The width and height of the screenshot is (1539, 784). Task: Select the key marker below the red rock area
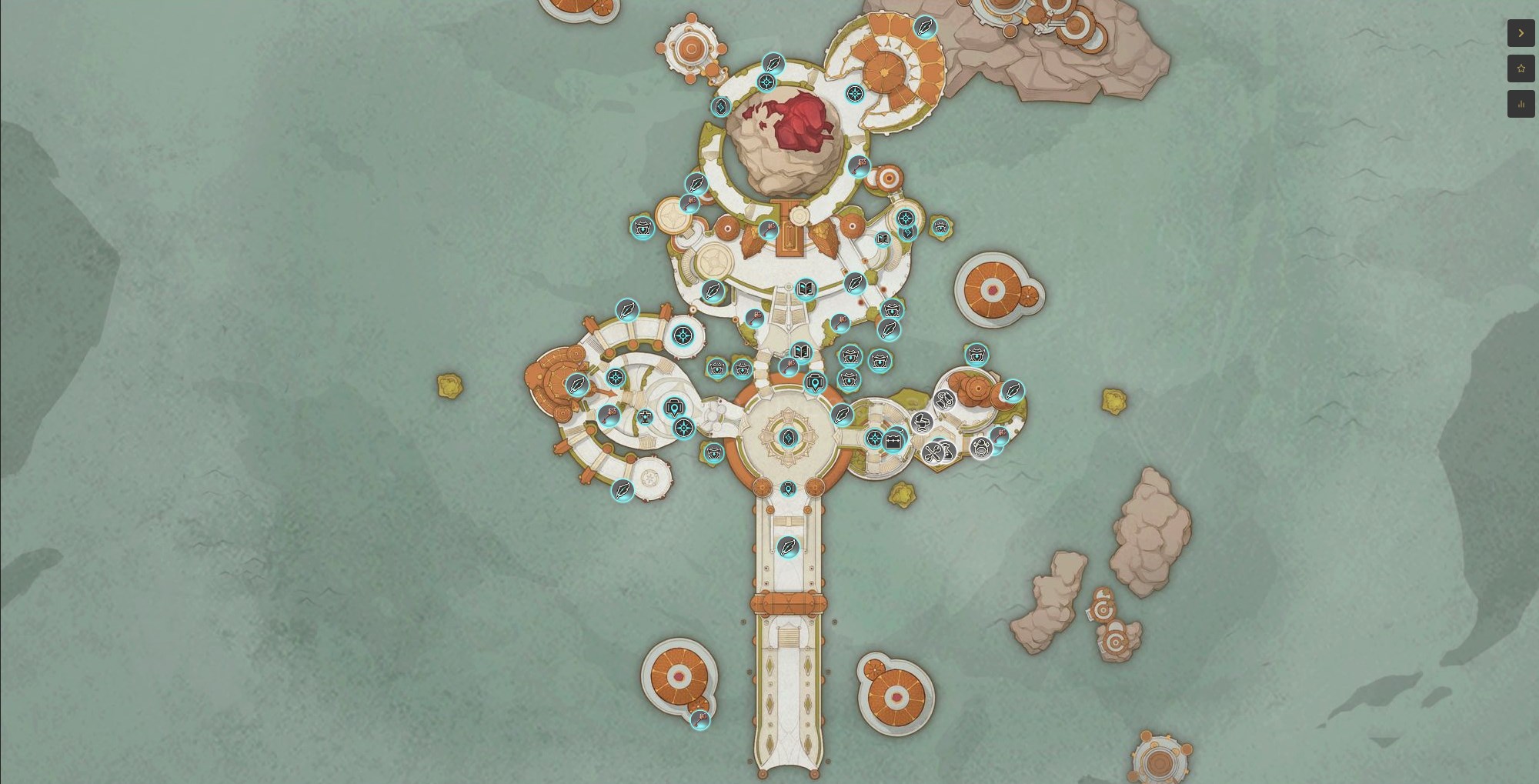[x=769, y=229]
